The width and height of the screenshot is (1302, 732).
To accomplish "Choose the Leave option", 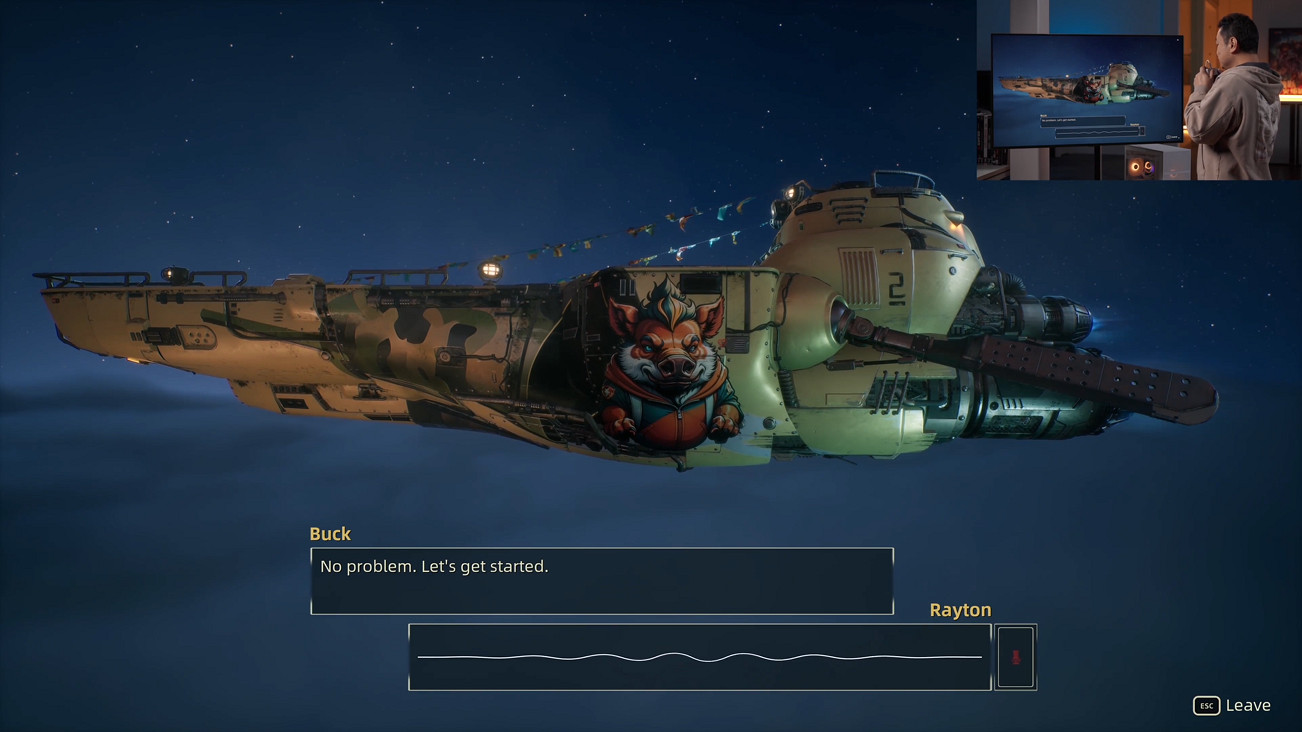I will click(1233, 705).
